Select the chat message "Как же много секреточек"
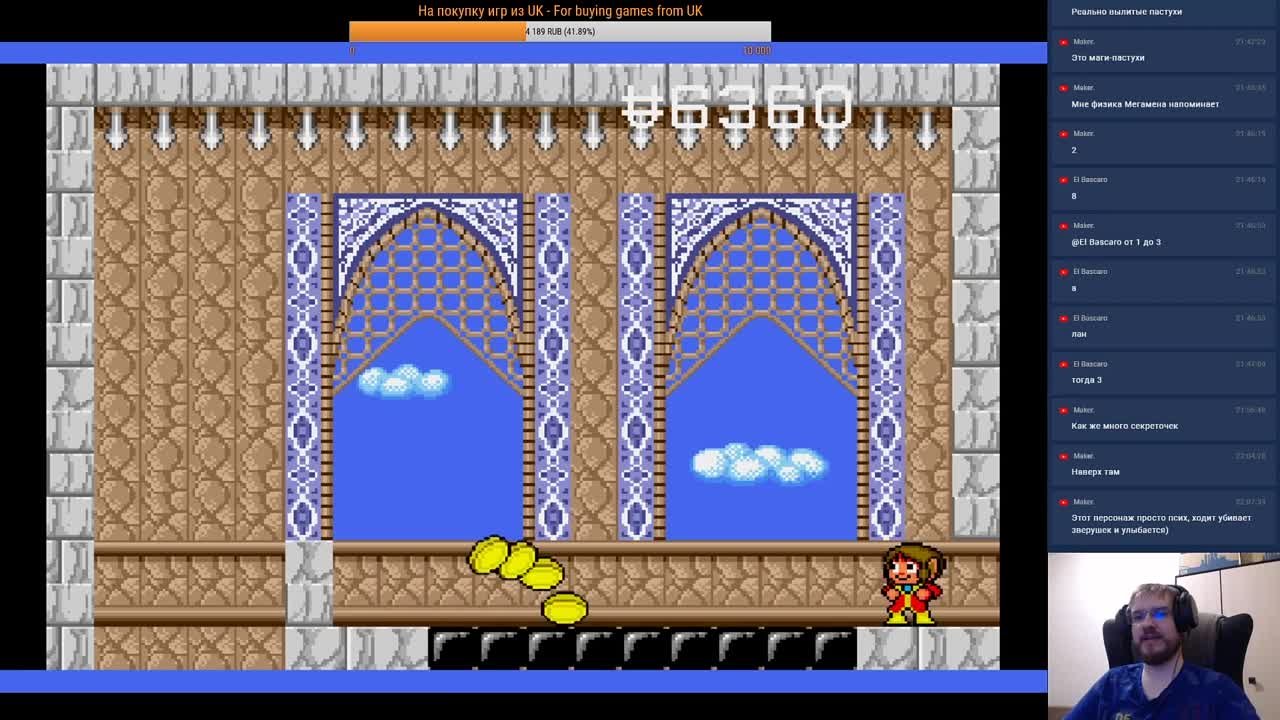 pos(1124,426)
